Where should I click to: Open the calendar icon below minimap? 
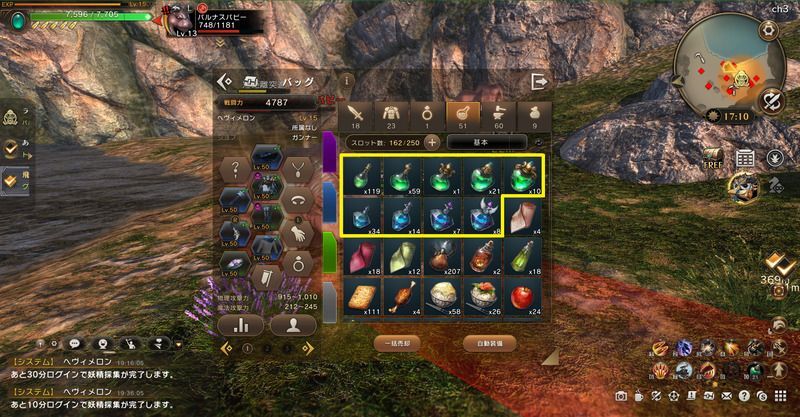point(745,158)
